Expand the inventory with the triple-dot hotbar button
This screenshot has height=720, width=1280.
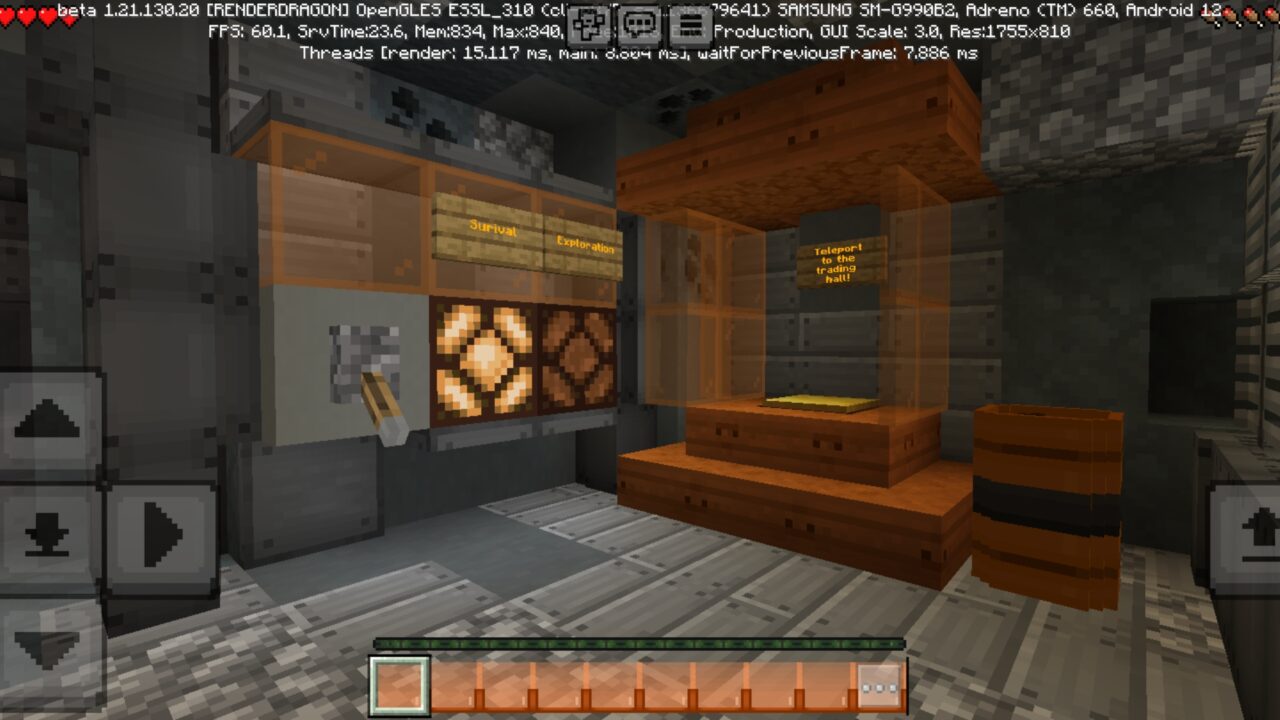point(879,685)
